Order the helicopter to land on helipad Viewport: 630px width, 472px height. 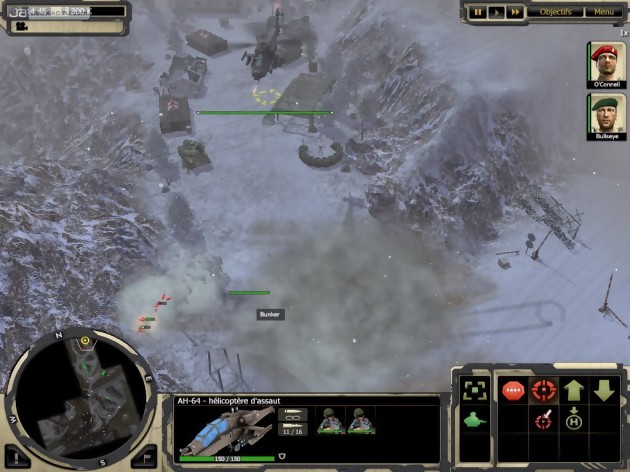pos(574,418)
